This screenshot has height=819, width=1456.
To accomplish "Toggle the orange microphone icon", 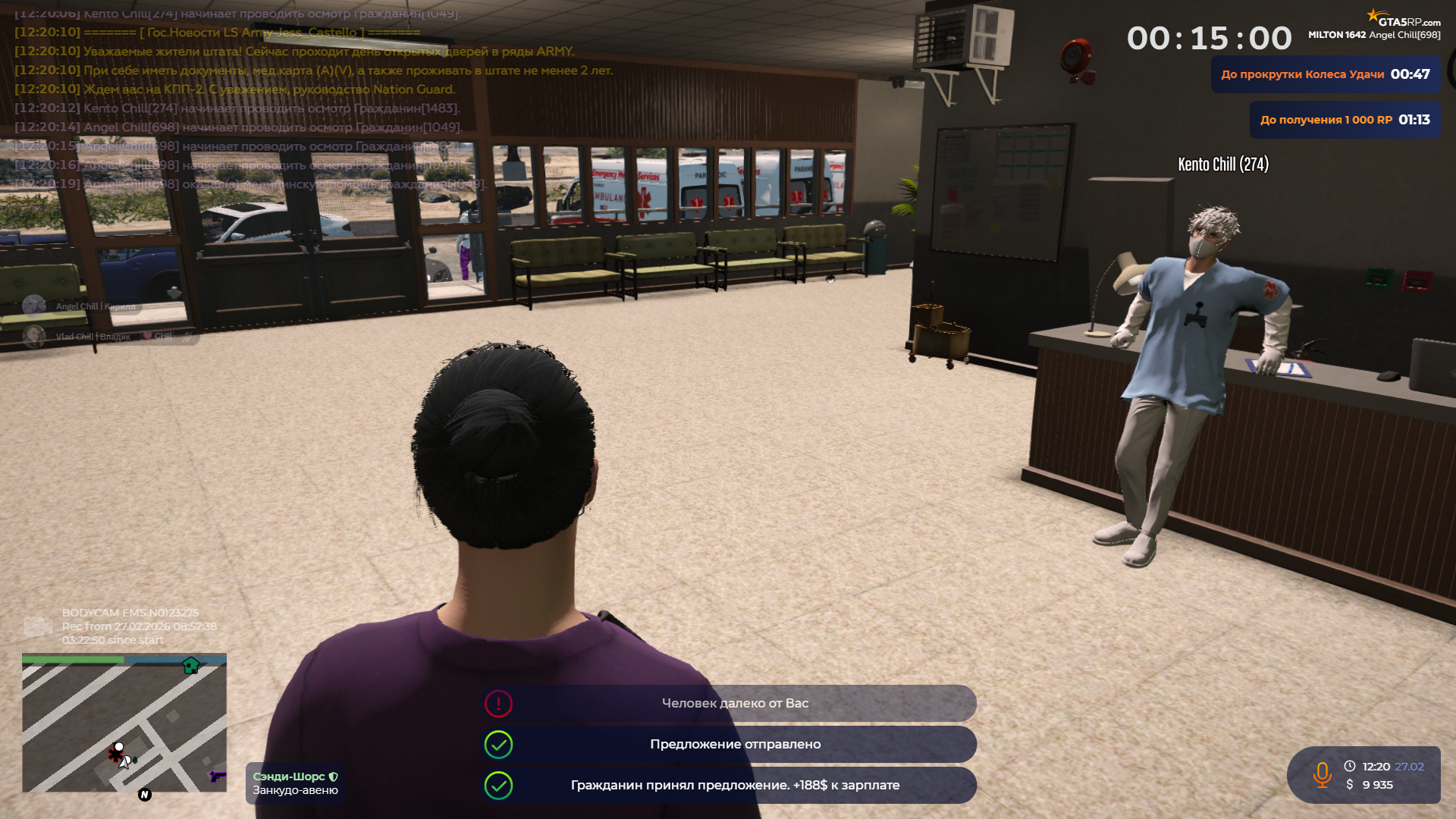I will [1322, 775].
